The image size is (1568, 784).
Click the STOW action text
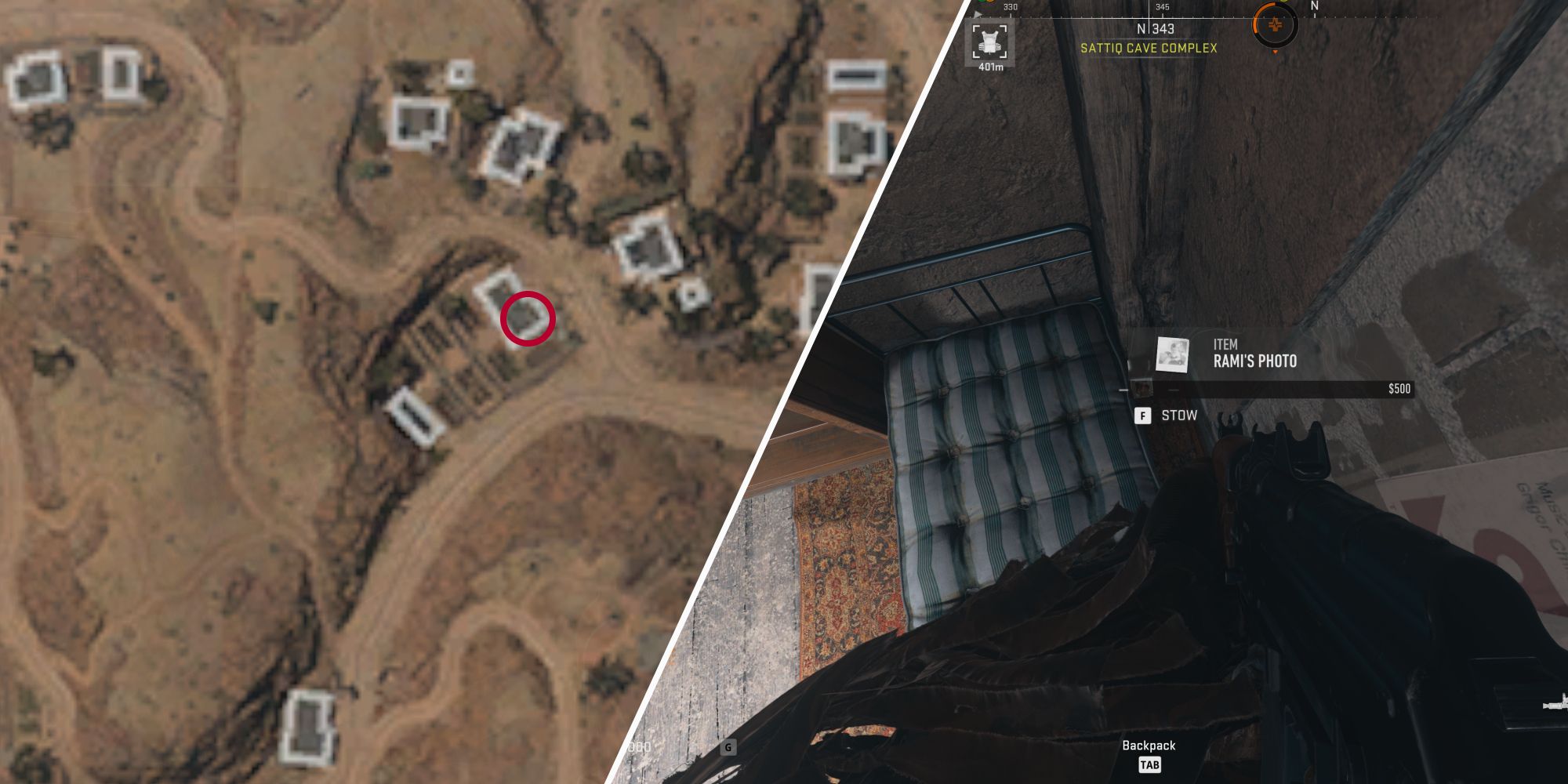coord(1179,416)
